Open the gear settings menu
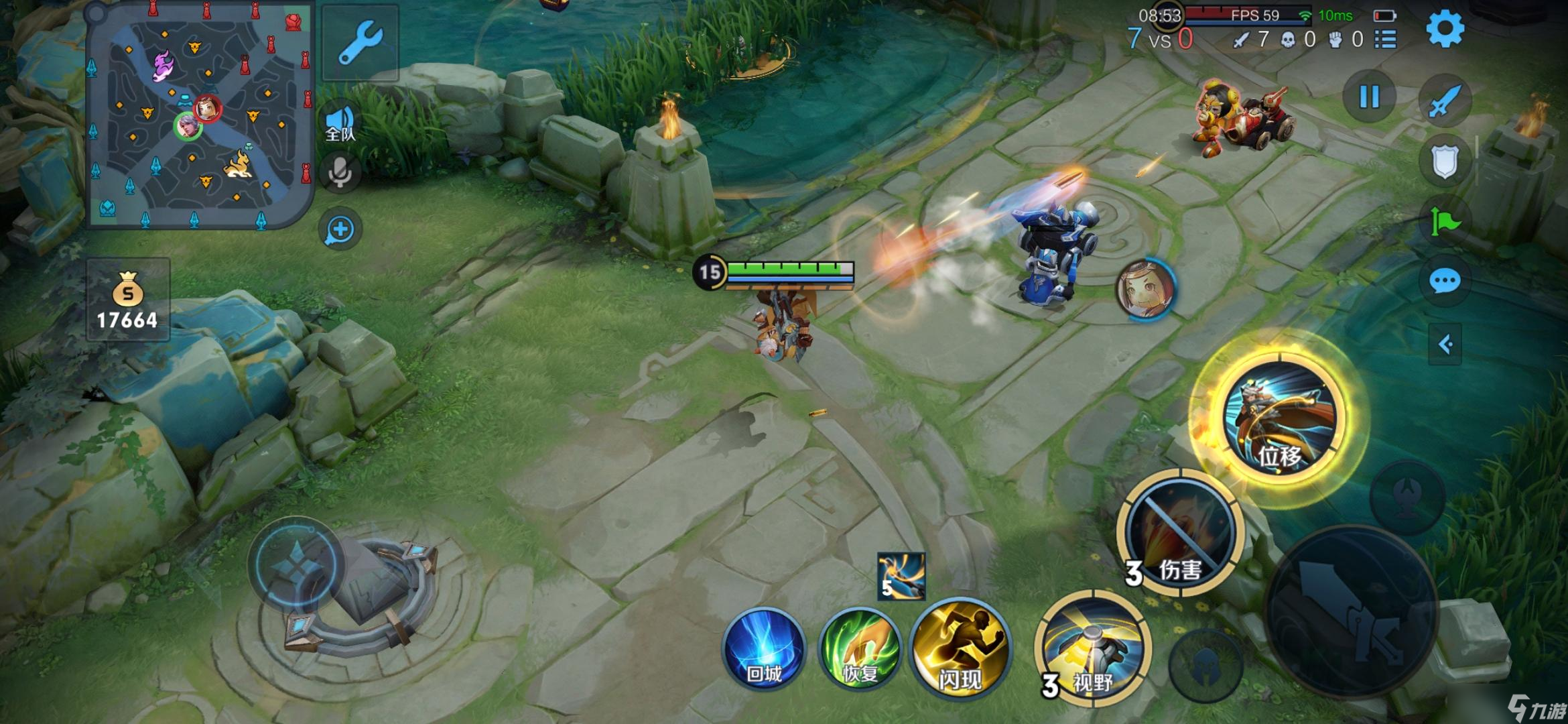 point(1445,29)
